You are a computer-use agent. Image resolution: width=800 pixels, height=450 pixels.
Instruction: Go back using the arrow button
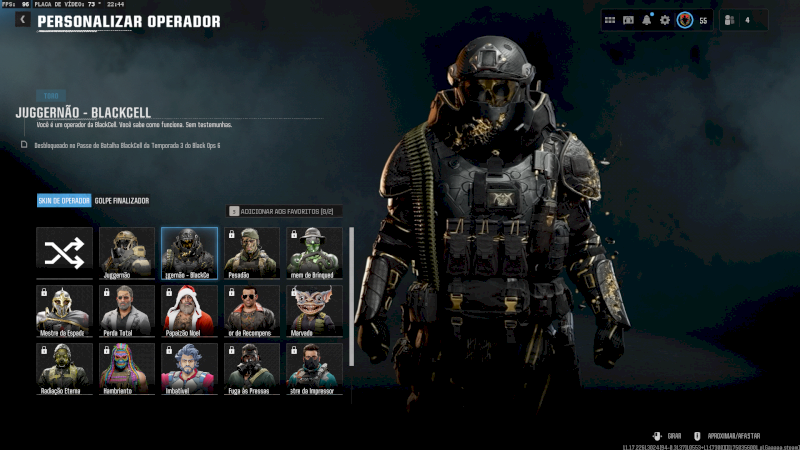tap(22, 20)
